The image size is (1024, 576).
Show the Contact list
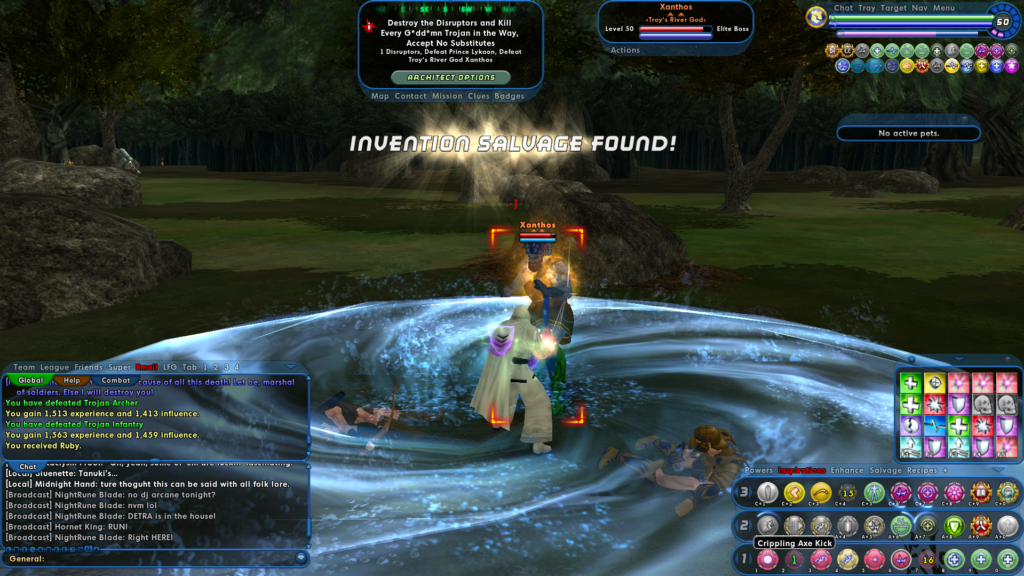point(410,96)
